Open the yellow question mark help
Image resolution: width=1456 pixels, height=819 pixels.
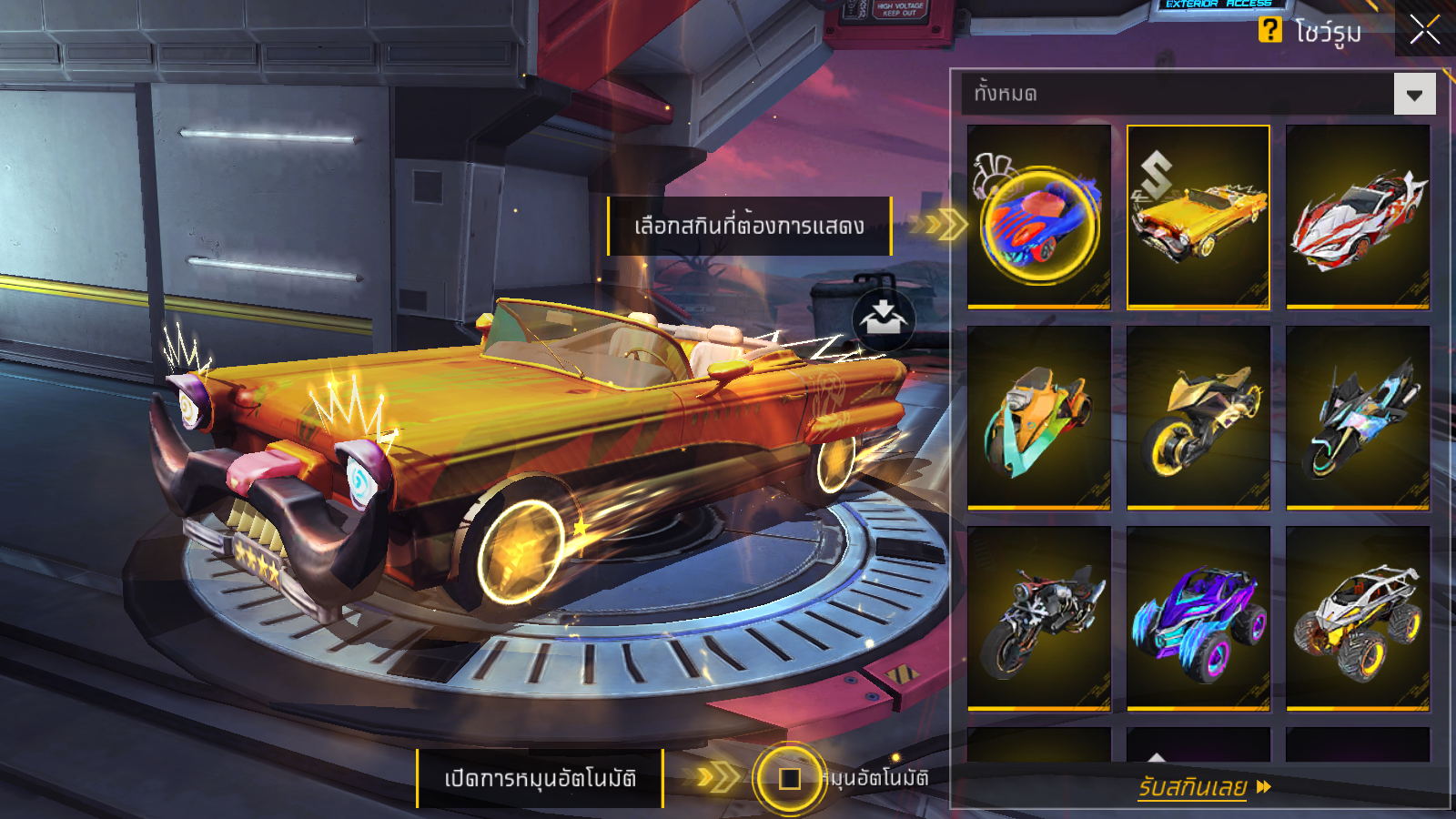(1269, 30)
